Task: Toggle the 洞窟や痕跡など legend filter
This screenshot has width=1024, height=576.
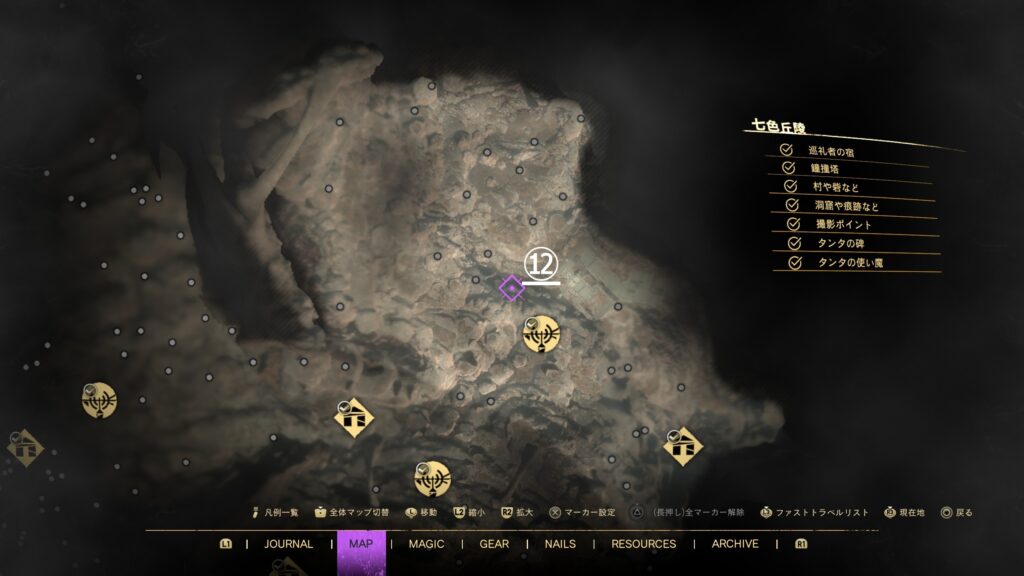Action: 792,206
